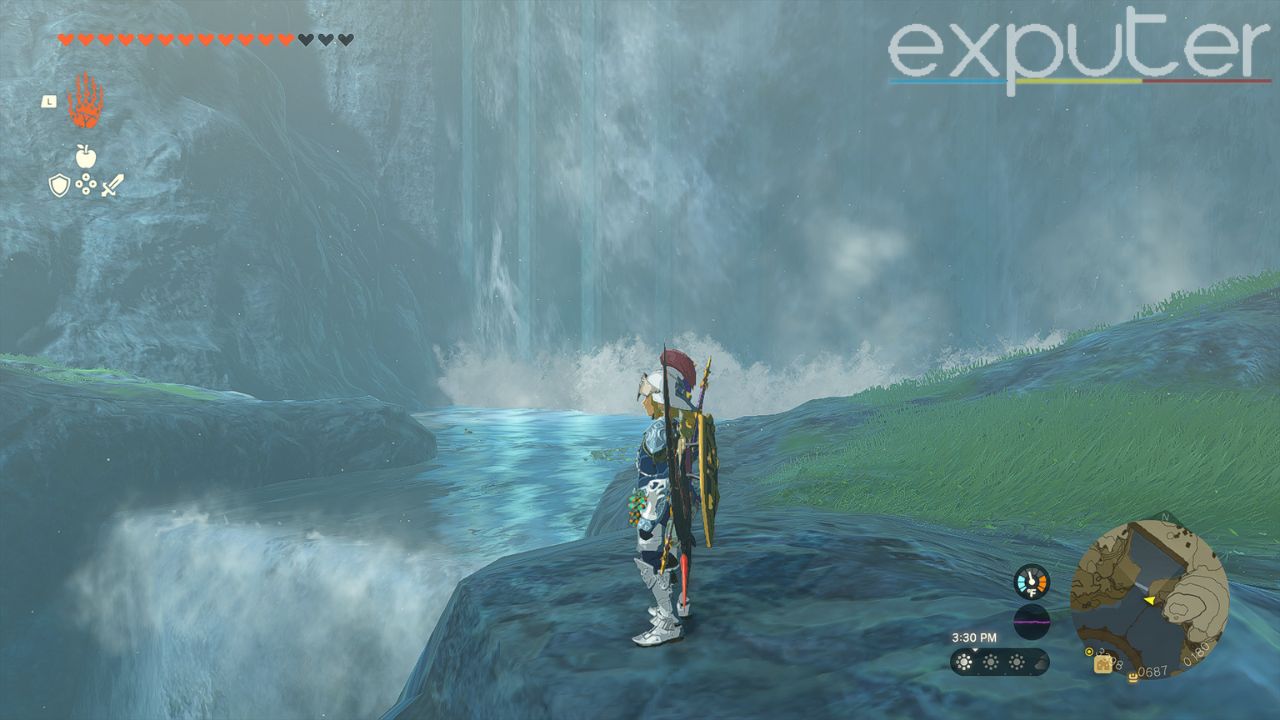Screen dimensions: 1280x720
Task: Select the sword icon in the HUD
Action: (112, 184)
